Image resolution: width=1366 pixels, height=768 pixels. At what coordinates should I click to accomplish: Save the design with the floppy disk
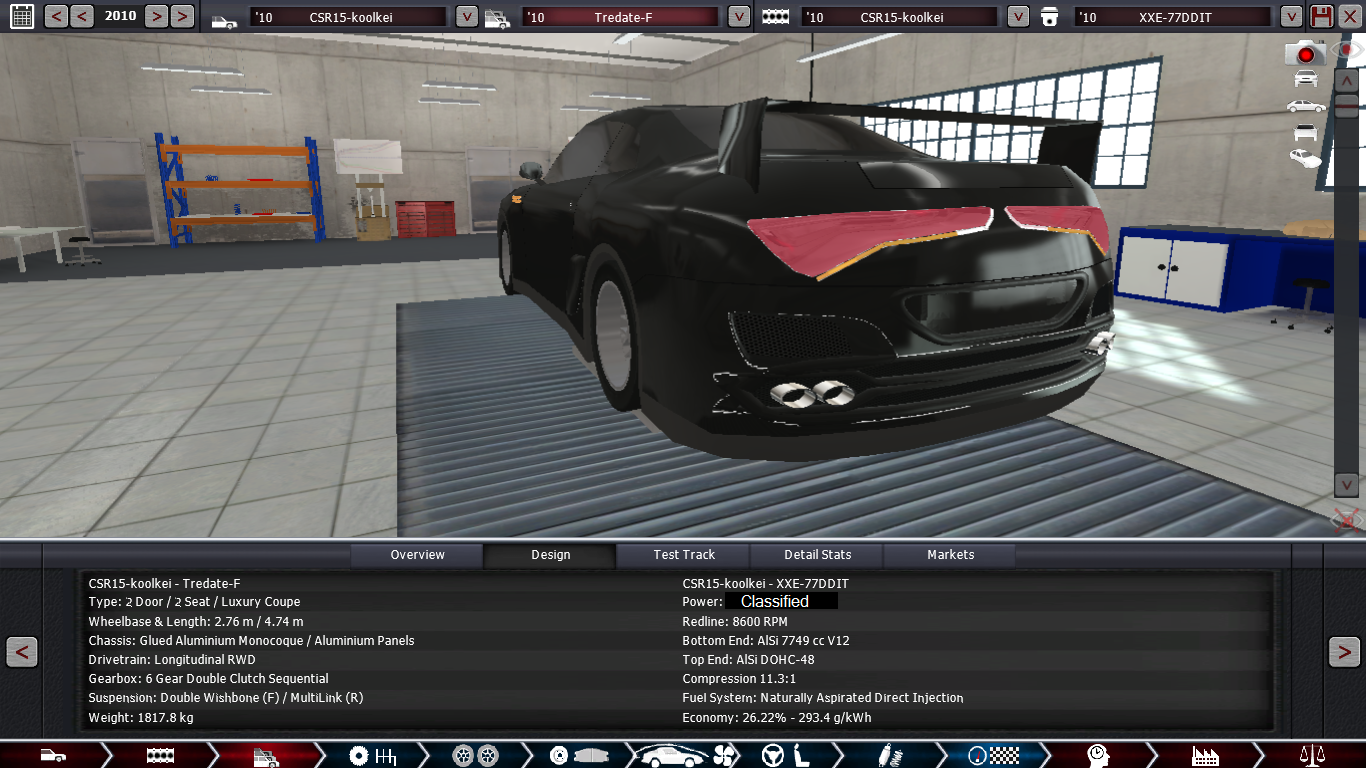1321,16
